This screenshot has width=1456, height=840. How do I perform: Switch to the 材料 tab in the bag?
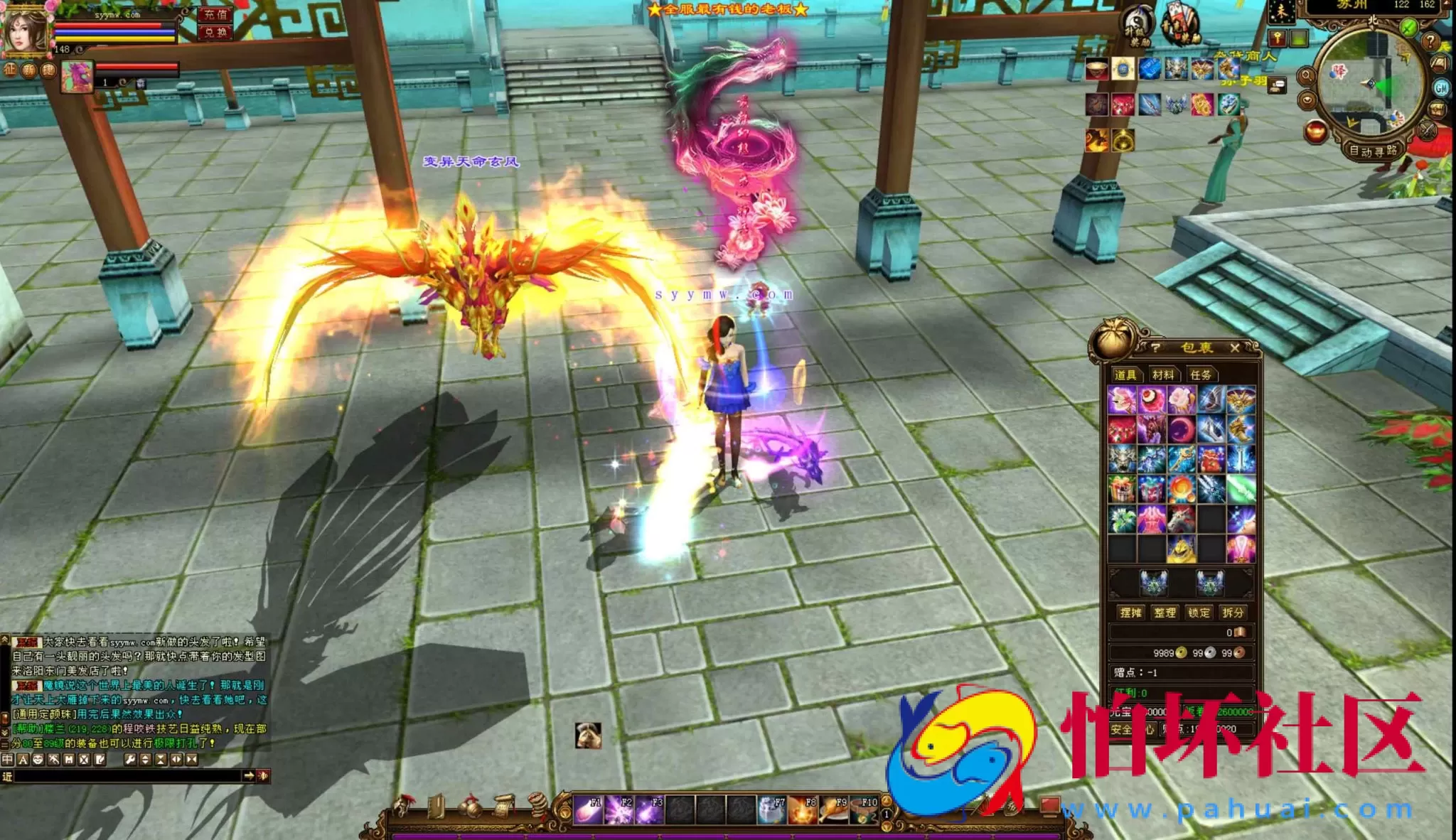point(1163,375)
